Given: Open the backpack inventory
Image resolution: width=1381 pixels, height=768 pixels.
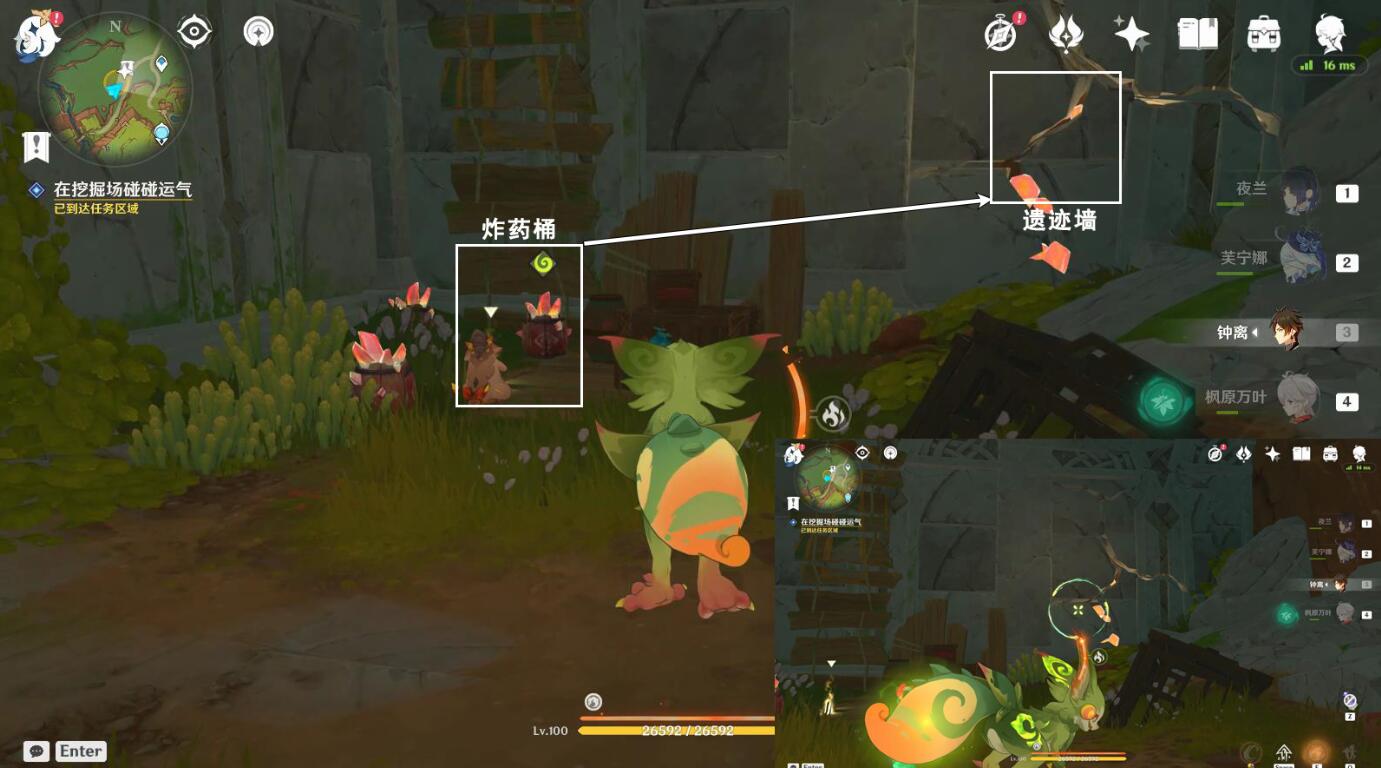Looking at the screenshot, I should (1264, 35).
